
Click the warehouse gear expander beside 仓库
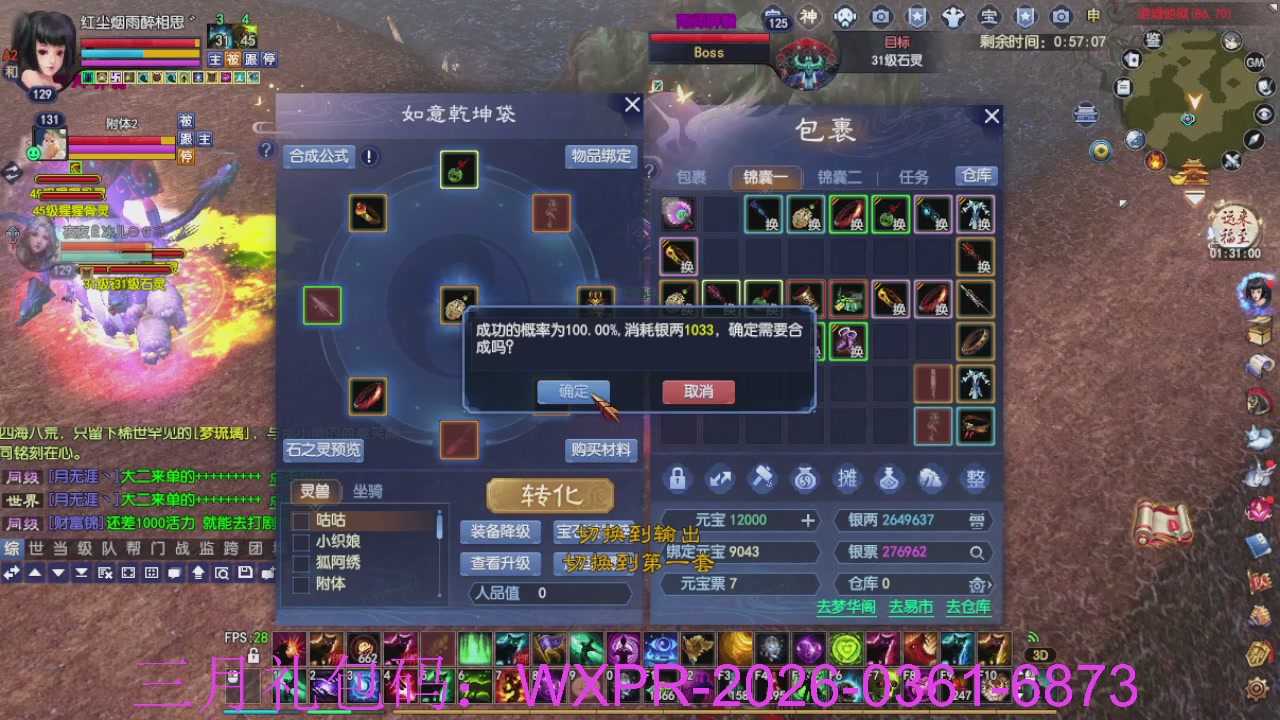980,584
